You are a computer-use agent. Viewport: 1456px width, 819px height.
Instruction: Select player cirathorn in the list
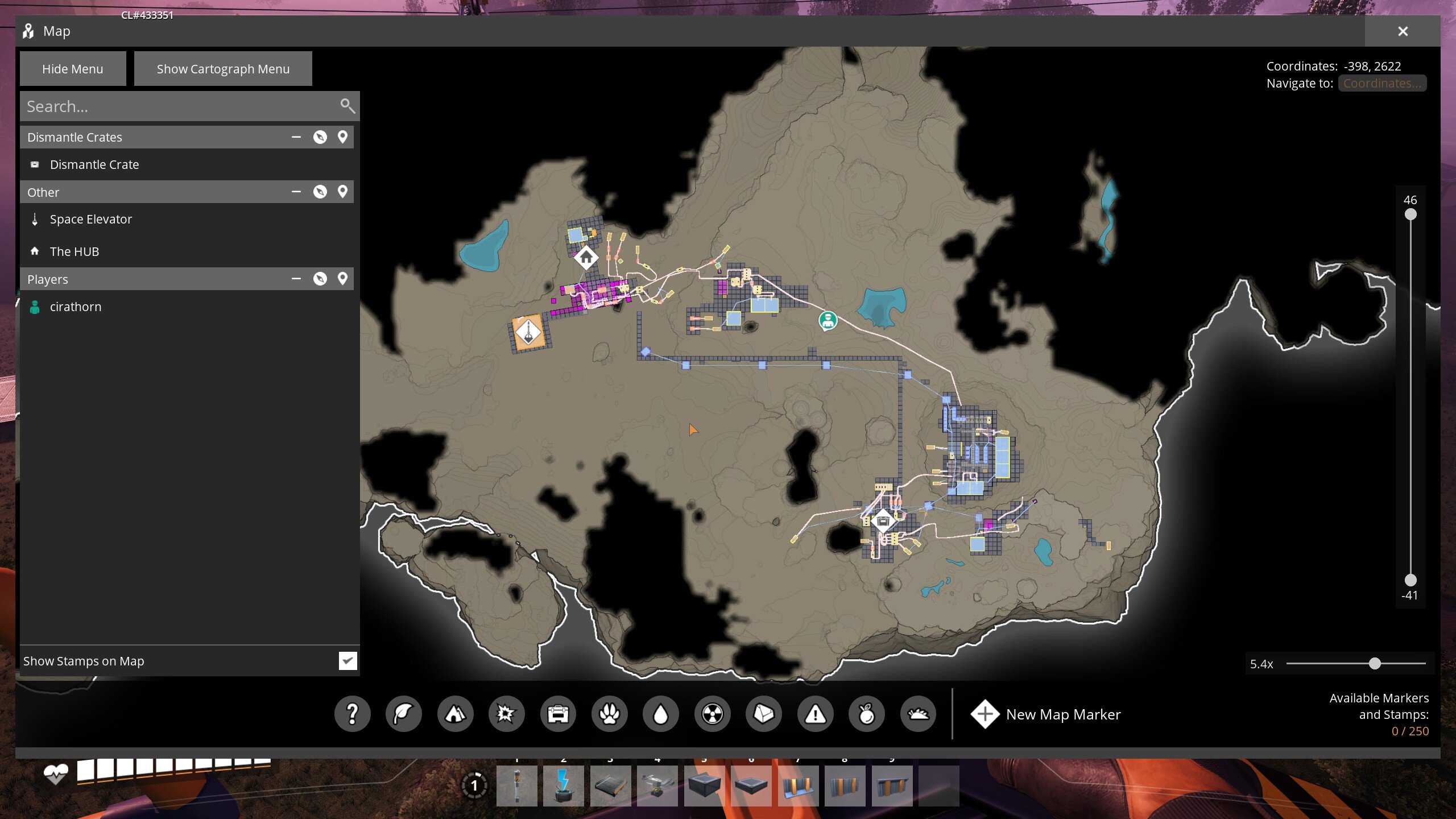click(76, 307)
